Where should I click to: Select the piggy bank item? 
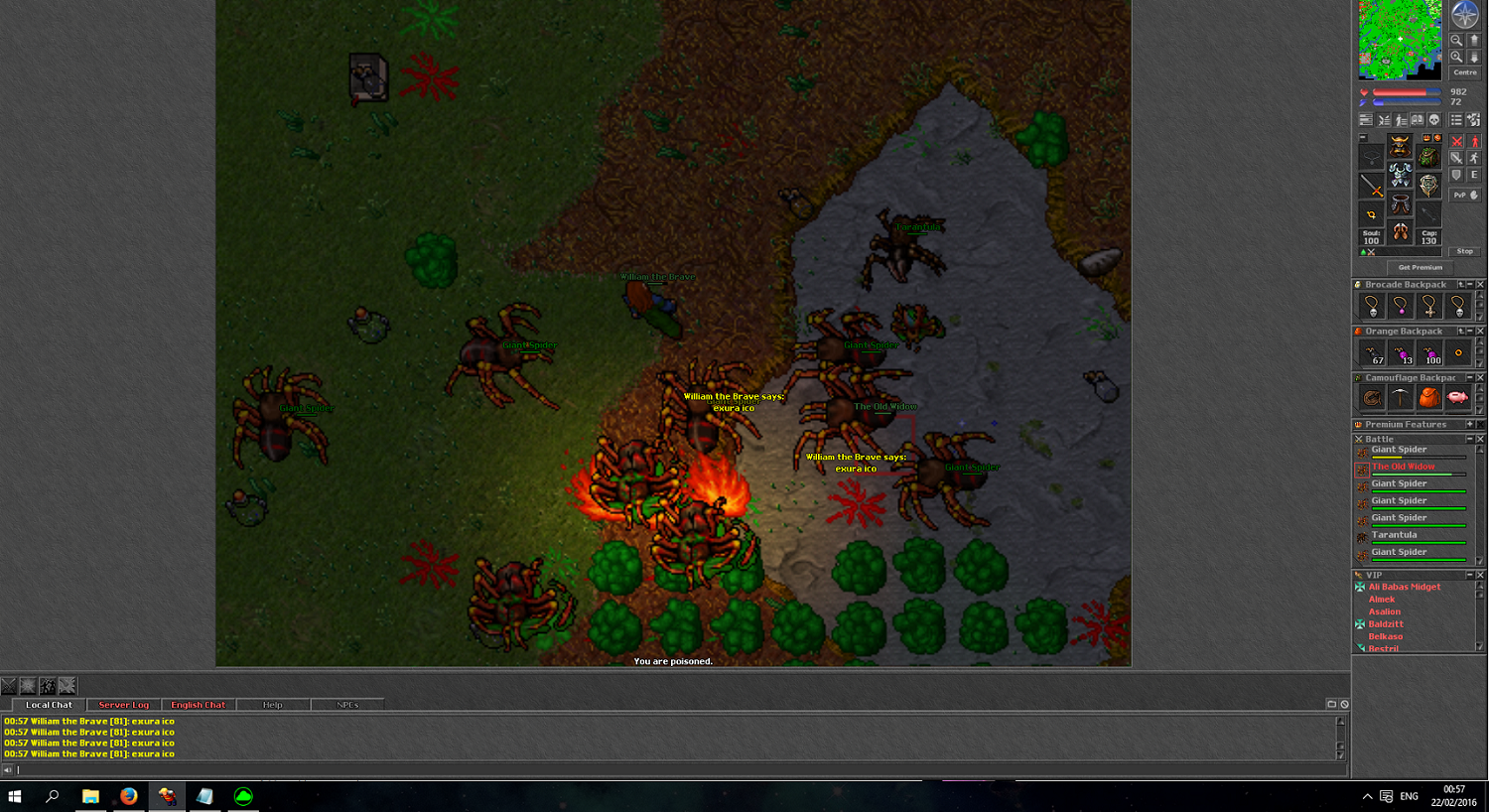[x=1457, y=398]
